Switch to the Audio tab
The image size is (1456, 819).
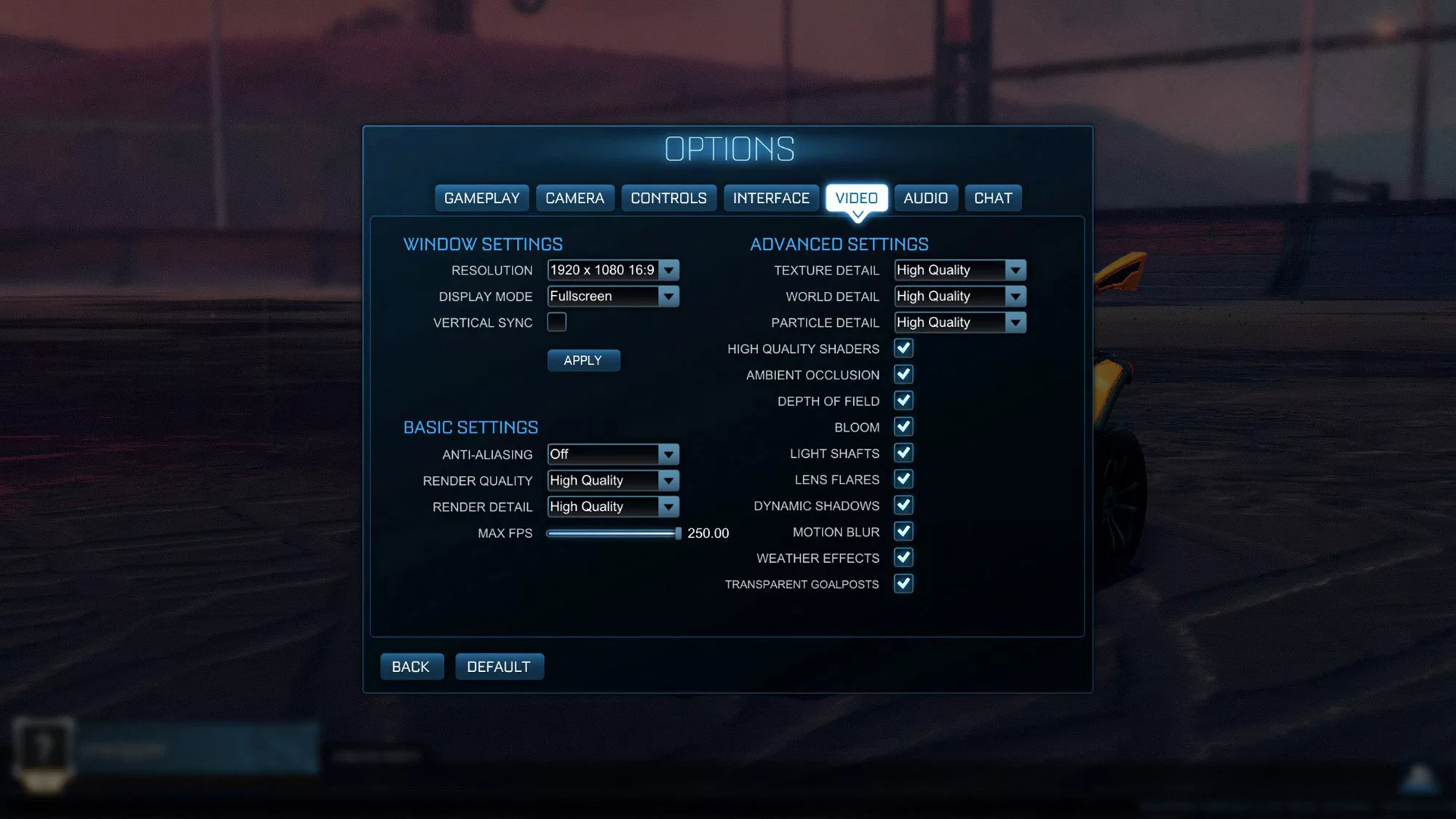tap(926, 197)
